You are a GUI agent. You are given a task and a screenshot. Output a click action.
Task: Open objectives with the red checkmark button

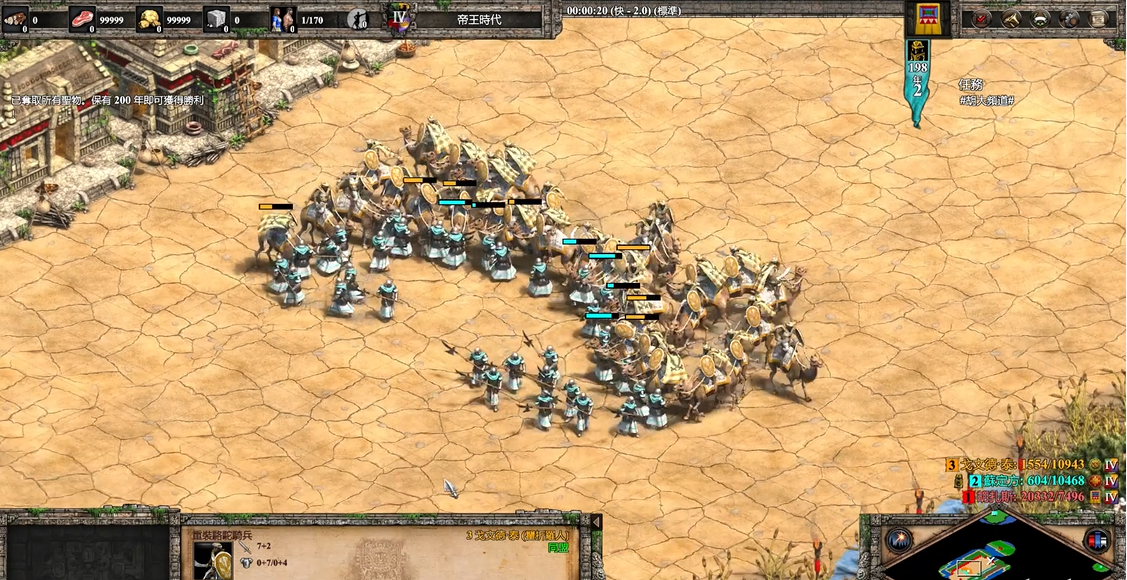click(x=982, y=18)
